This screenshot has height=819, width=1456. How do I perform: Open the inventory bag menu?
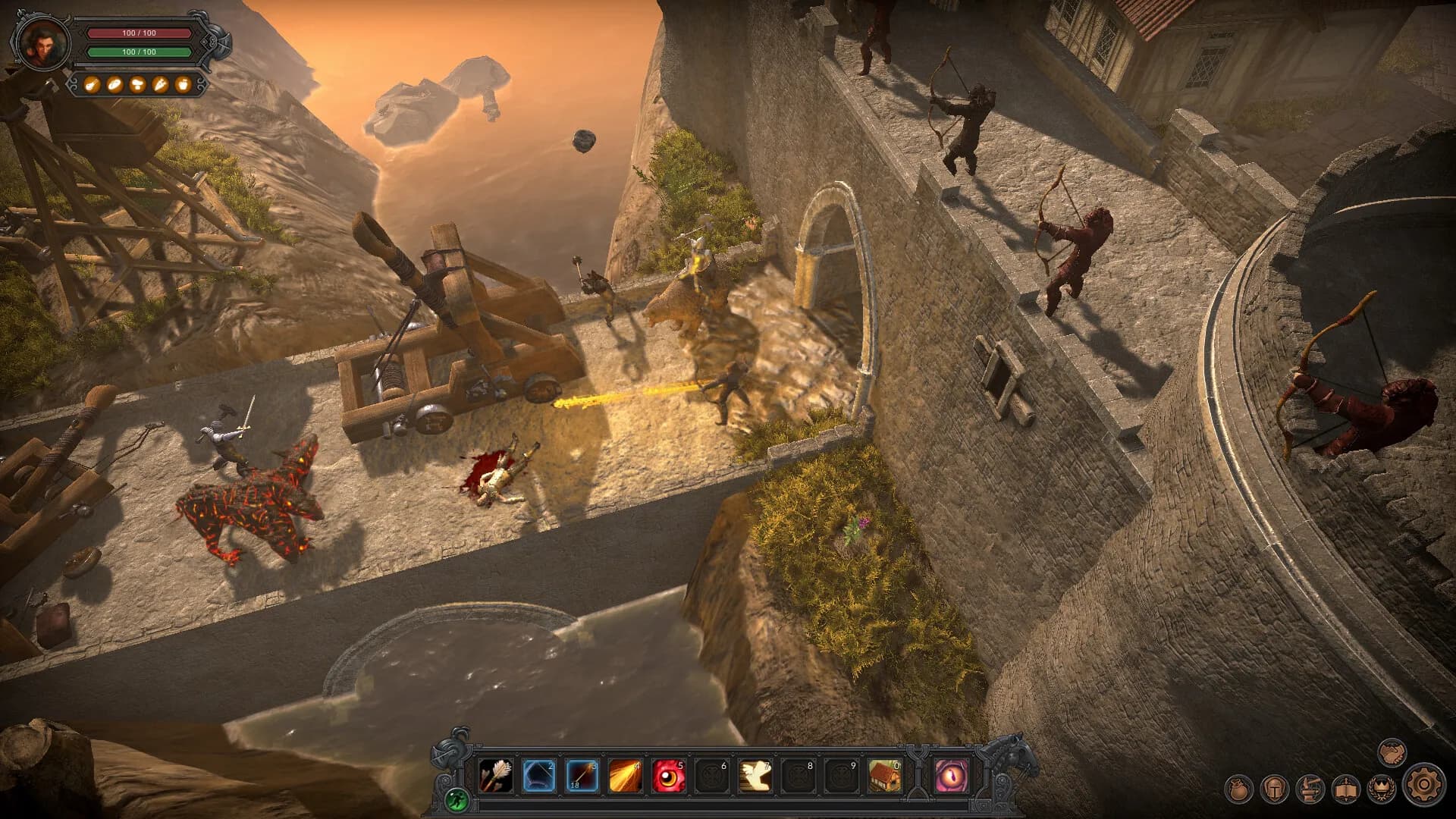click(1238, 789)
